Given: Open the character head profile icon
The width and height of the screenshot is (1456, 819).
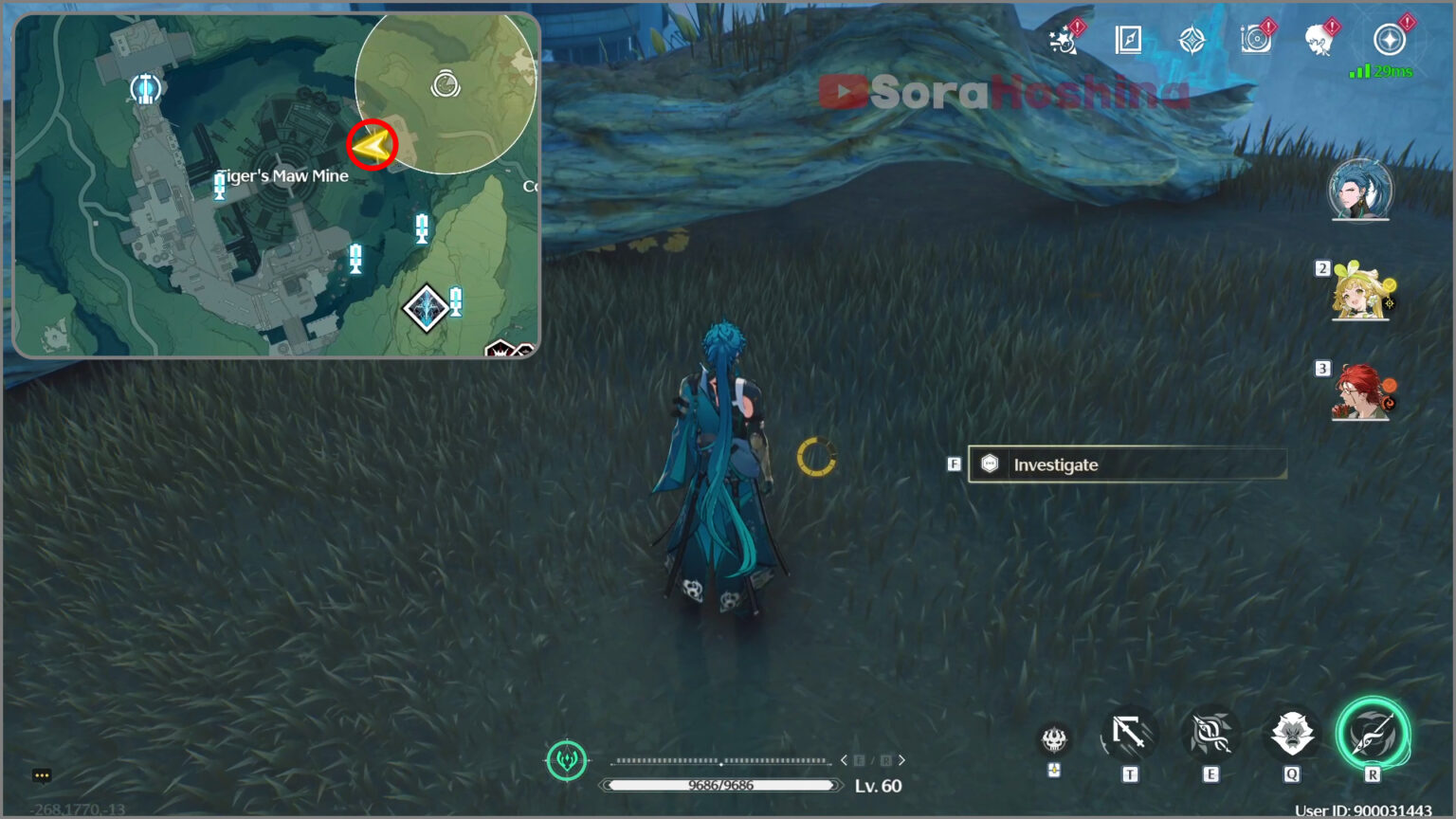Looking at the screenshot, I should pos(1319,40).
